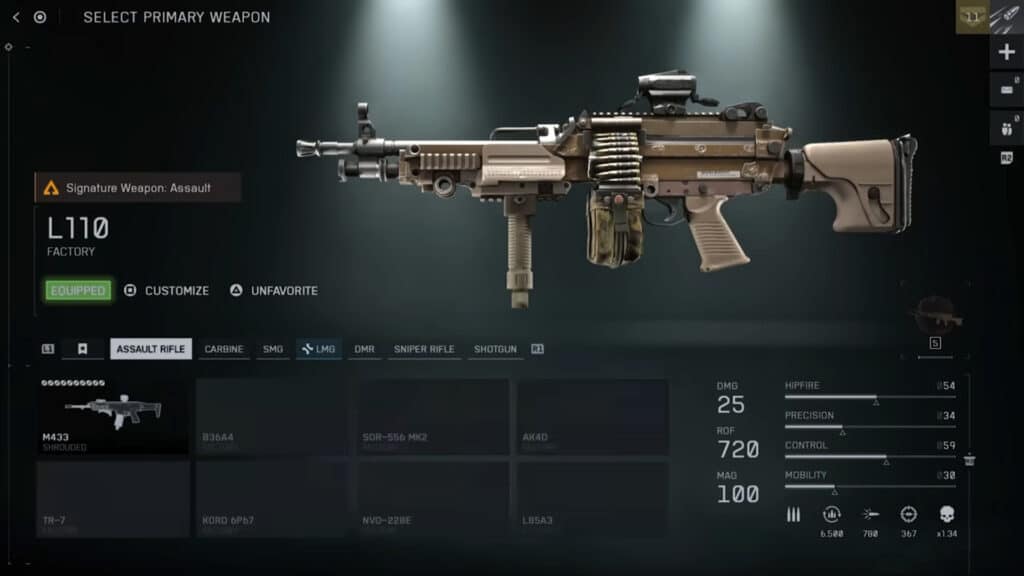Open the favorites bookmark tab
Screen dimensions: 1024x576
pos(83,349)
